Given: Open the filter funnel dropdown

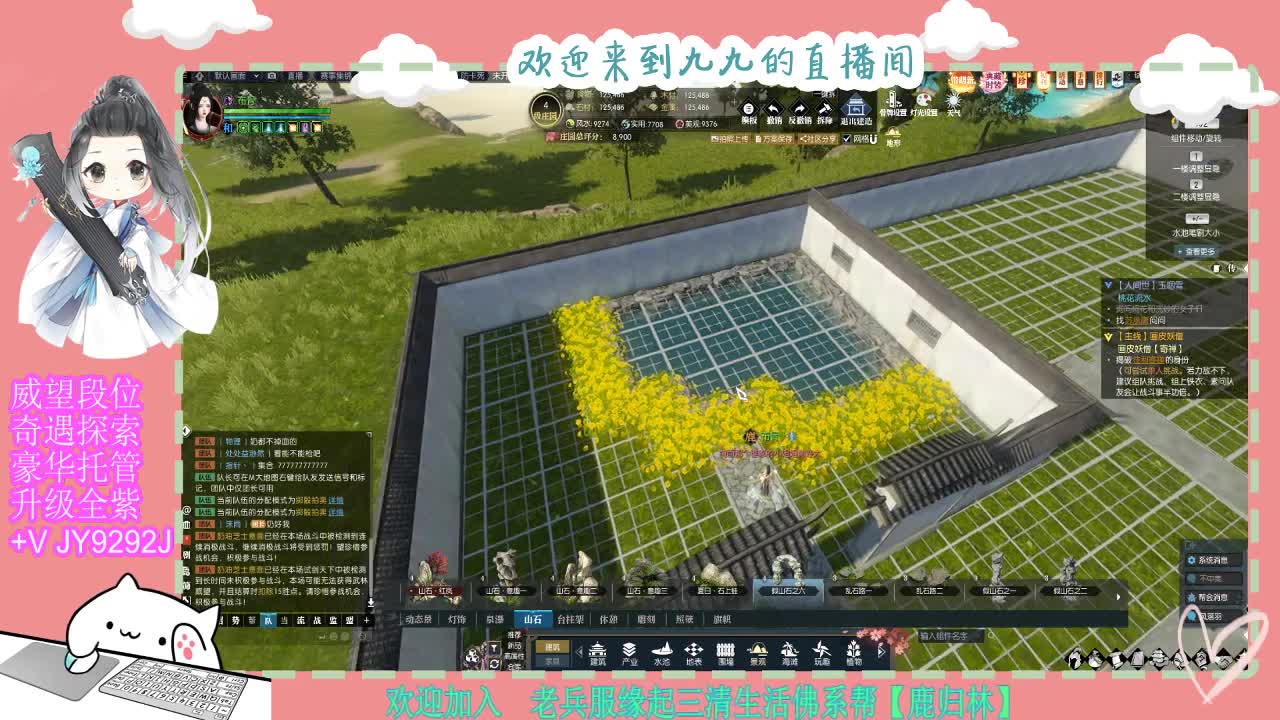Looking at the screenshot, I should pyautogui.click(x=494, y=649).
